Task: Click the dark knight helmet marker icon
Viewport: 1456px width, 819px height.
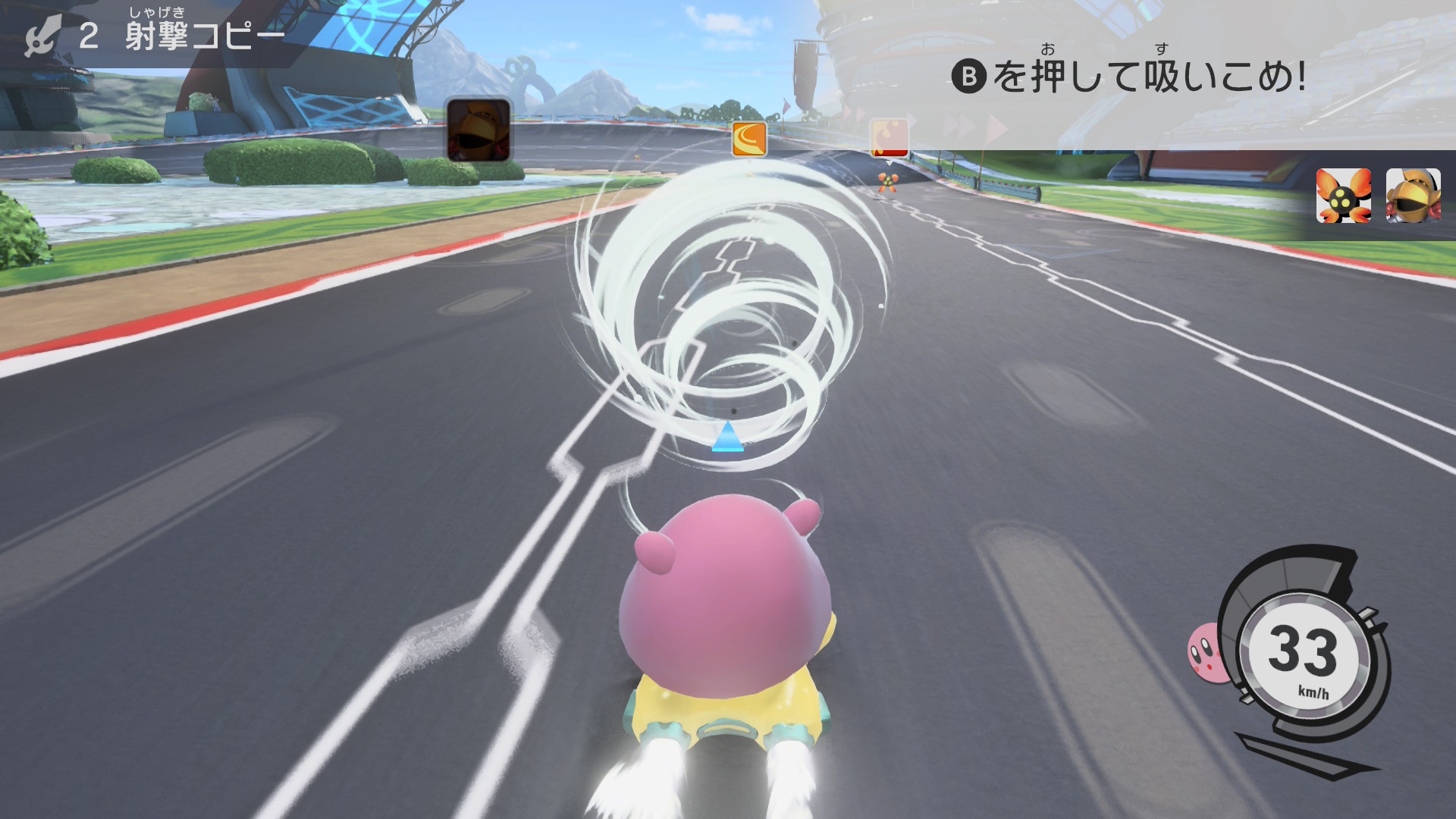Action: point(479,130)
